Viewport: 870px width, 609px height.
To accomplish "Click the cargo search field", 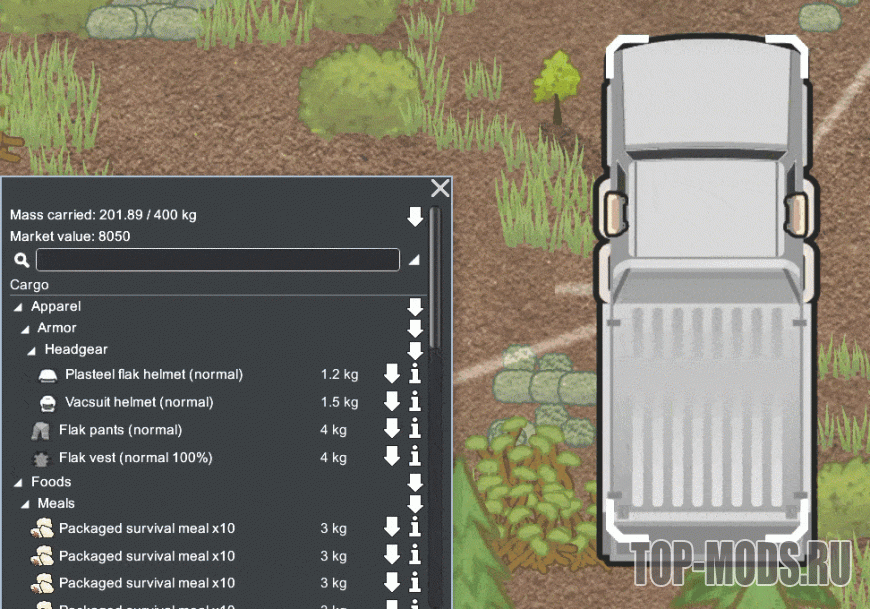I will pyautogui.click(x=218, y=260).
